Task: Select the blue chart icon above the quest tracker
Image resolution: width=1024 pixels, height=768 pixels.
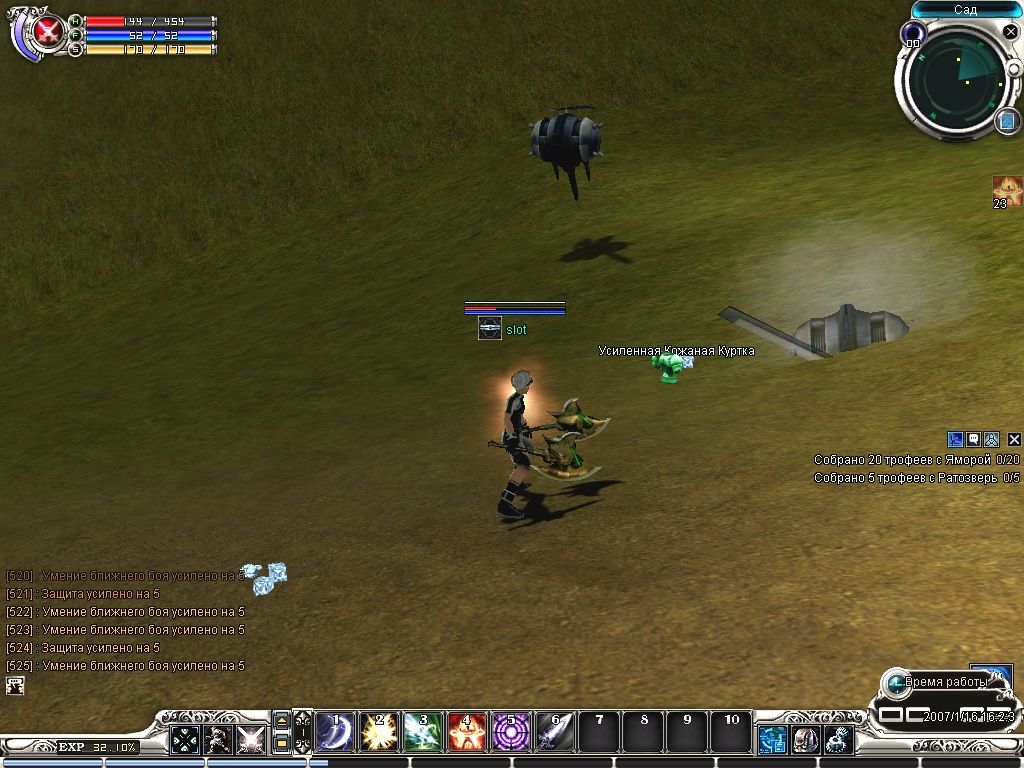Action: 955,439
